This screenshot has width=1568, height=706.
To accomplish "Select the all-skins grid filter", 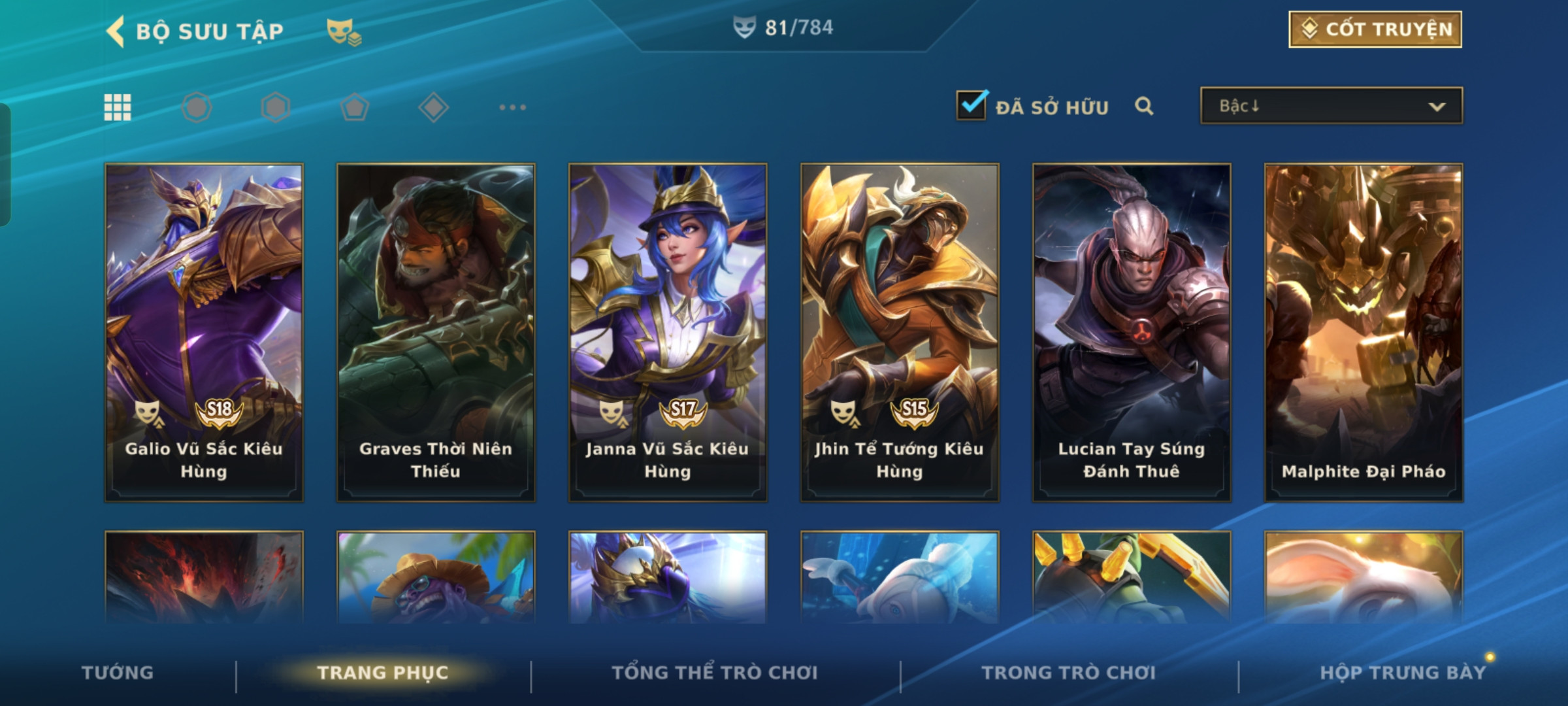I will click(118, 107).
